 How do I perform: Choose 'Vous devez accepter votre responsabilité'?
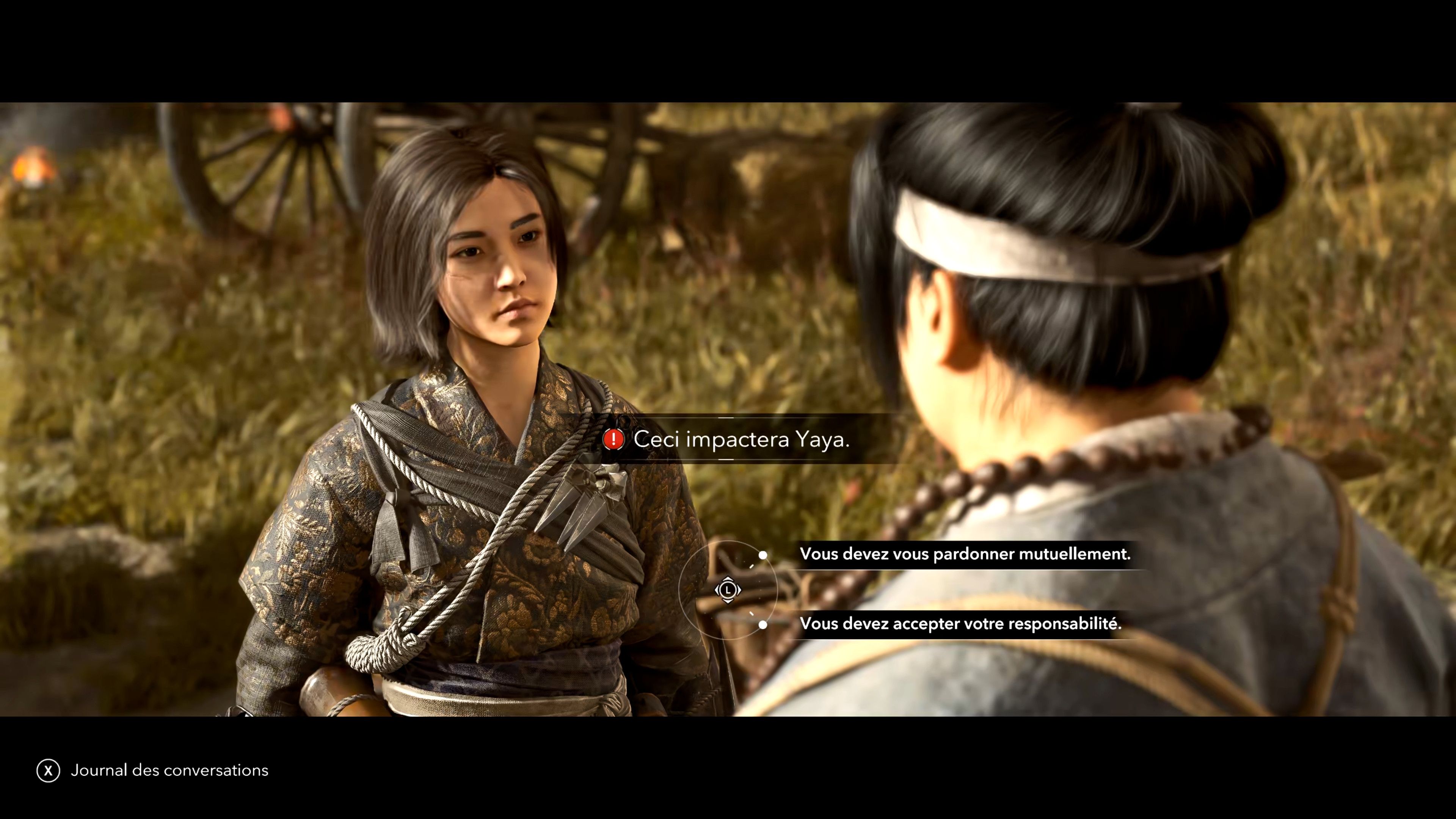click(x=961, y=624)
